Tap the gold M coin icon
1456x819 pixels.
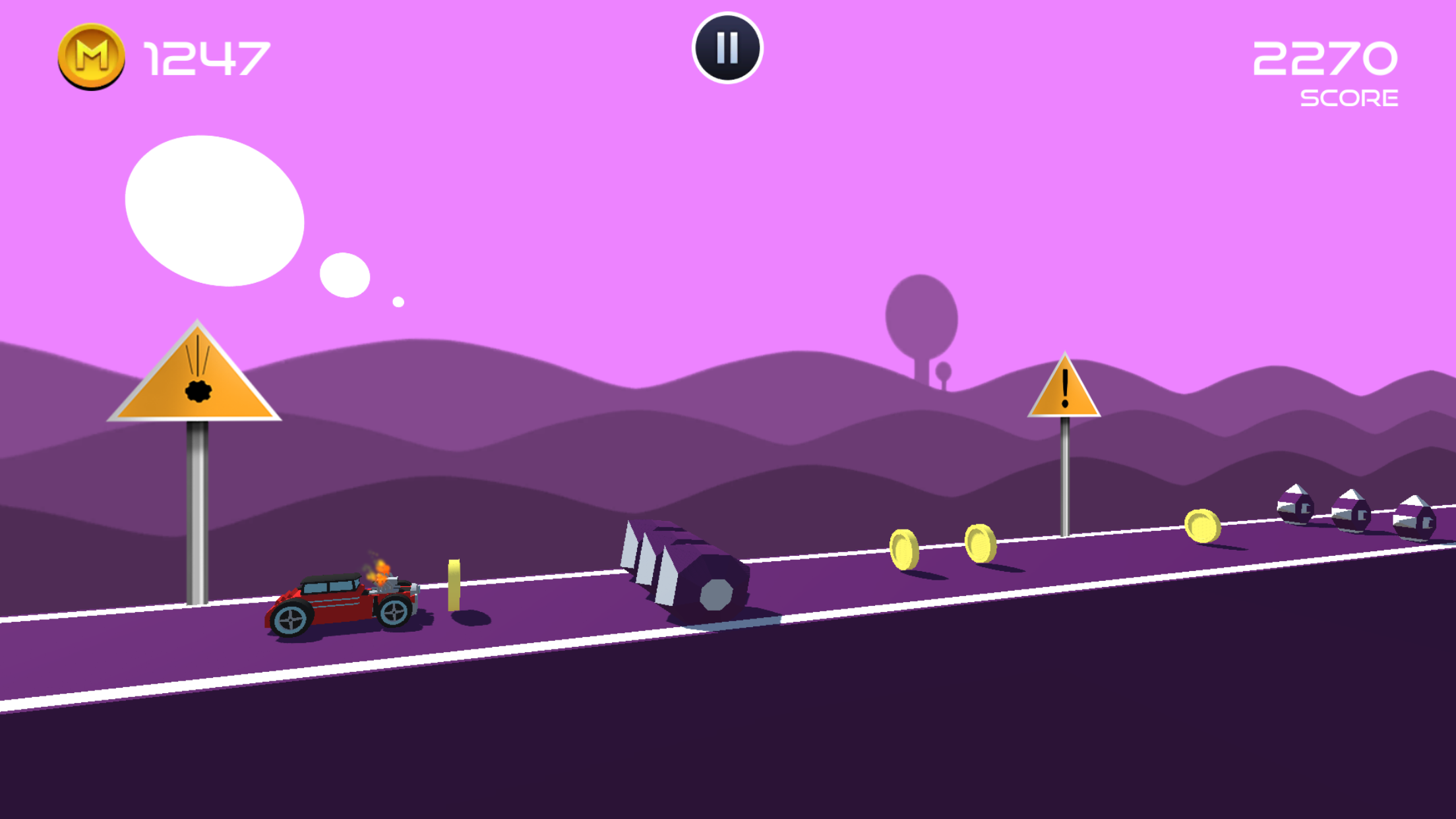[92, 58]
